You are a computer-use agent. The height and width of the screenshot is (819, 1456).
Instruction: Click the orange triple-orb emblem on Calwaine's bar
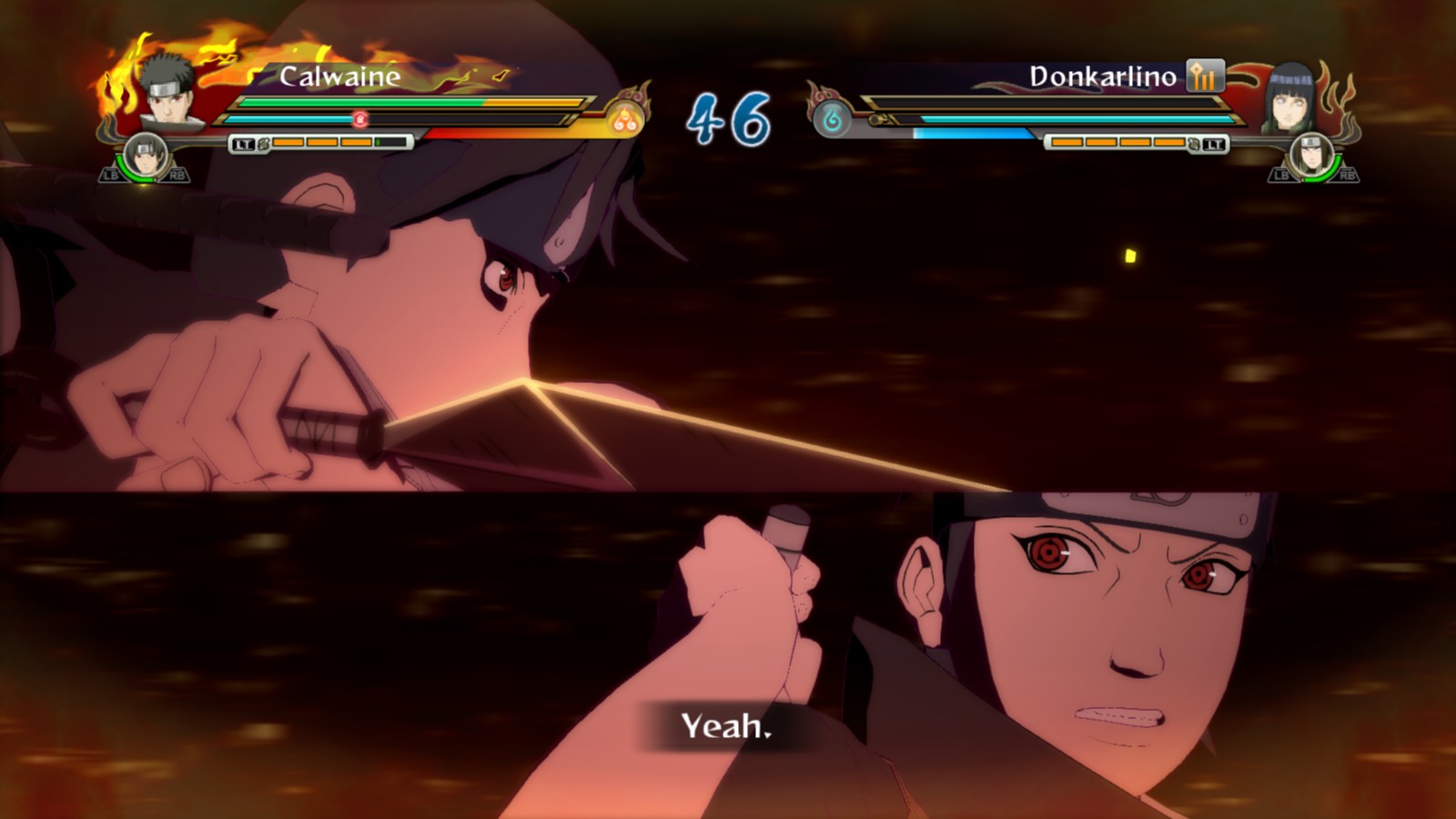[624, 119]
